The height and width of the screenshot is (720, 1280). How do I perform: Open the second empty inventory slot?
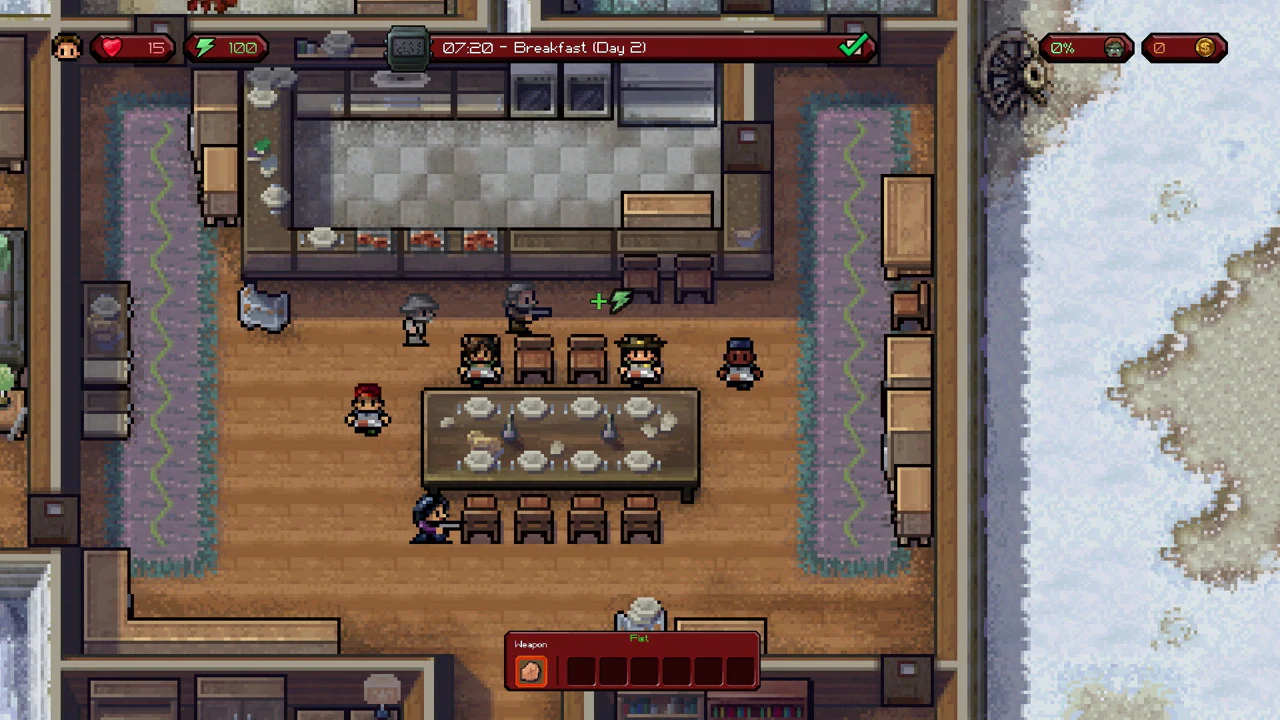point(611,670)
